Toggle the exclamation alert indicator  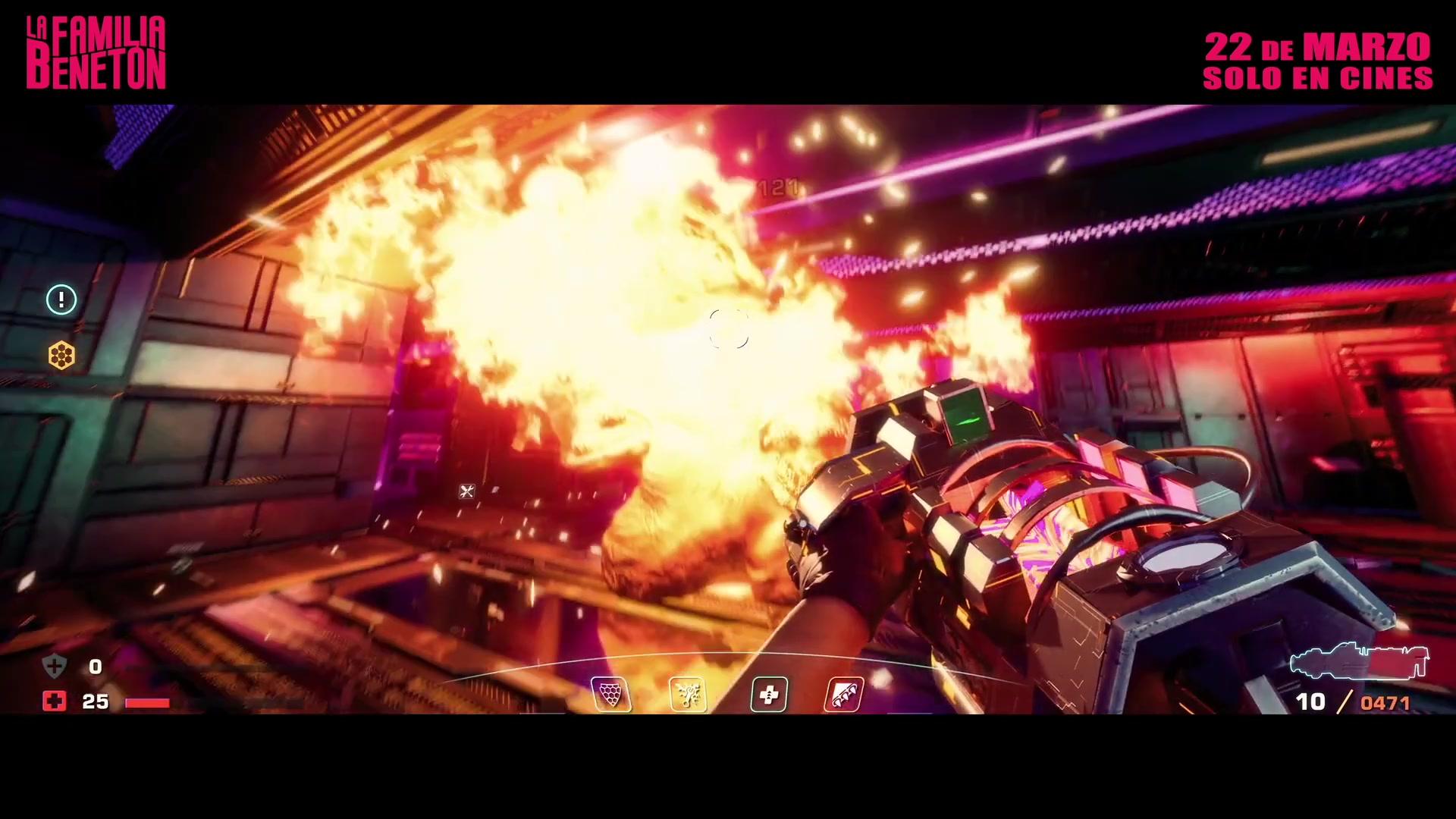point(61,300)
